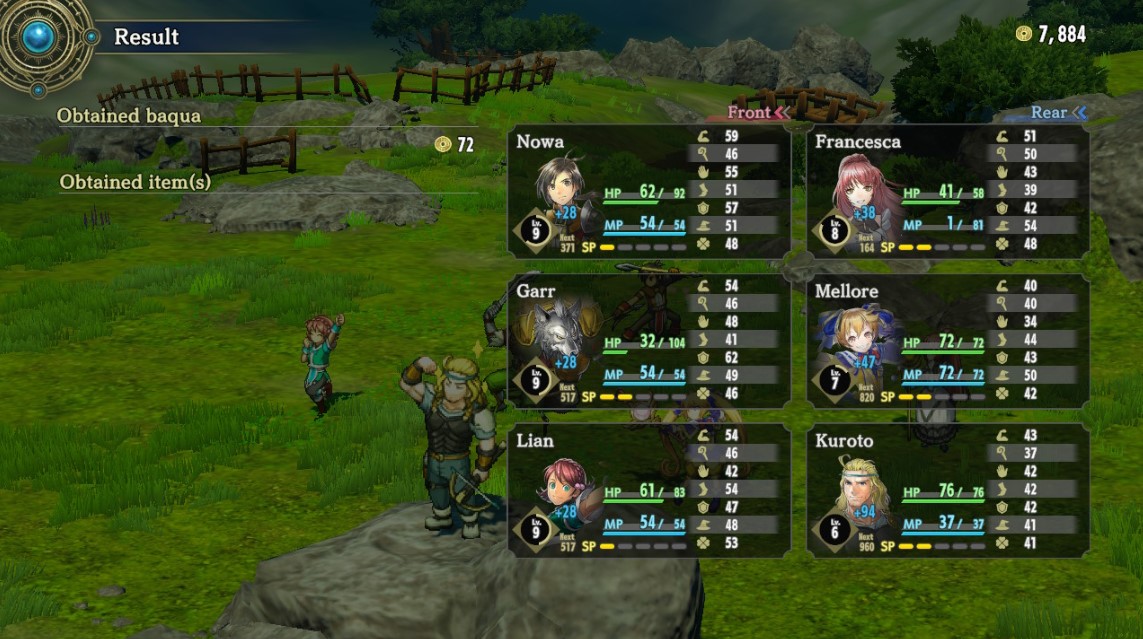
Task: Select Francesca's character panel
Action: [947, 192]
